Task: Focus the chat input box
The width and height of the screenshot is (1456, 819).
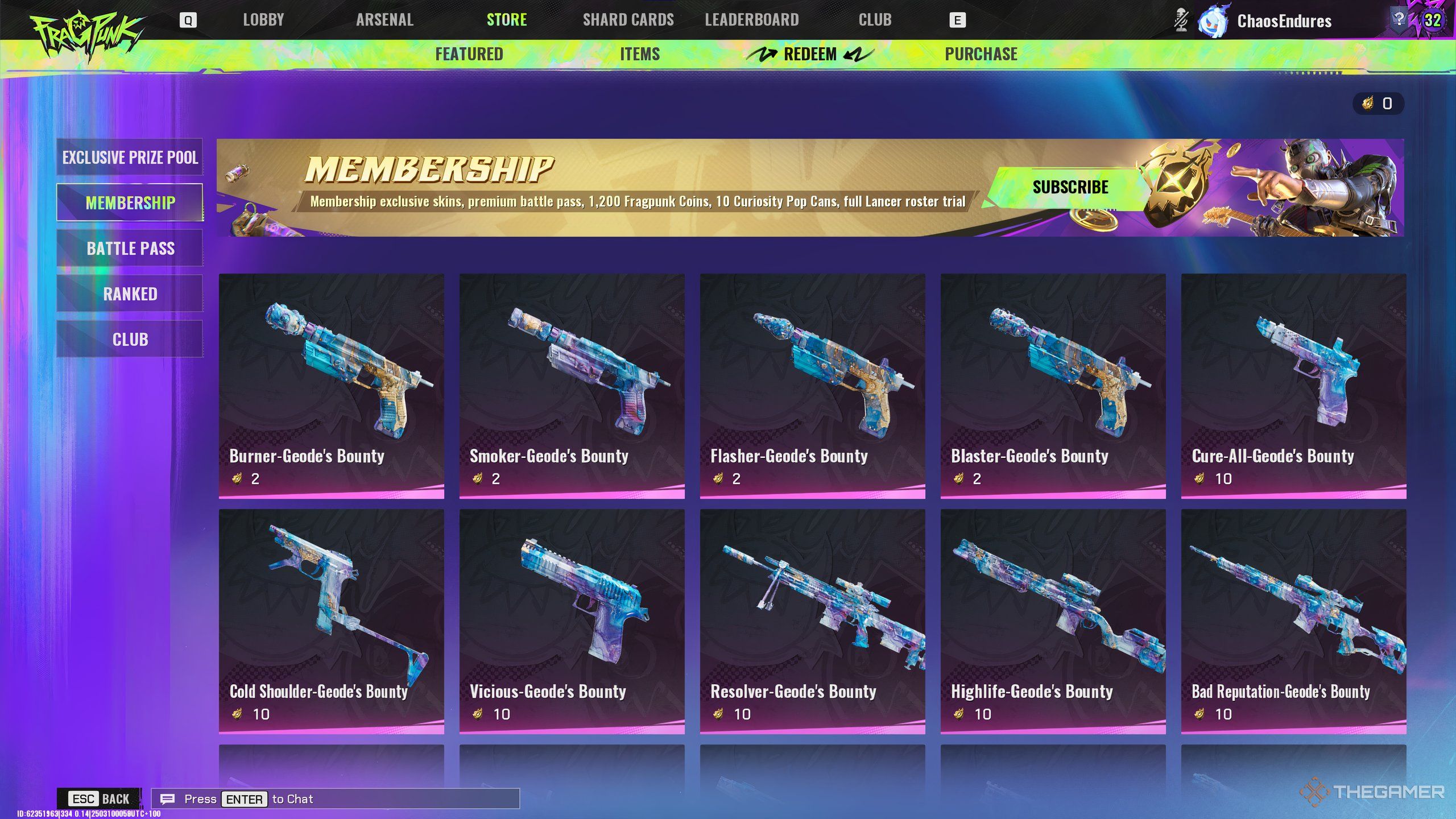Action: point(336,799)
